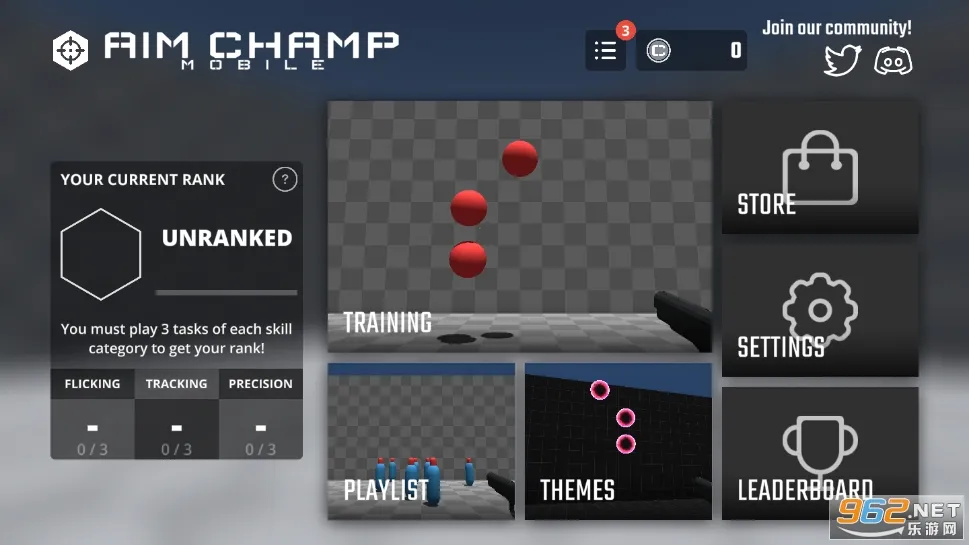Viewport: 969px width, 545px height.
Task: View the Leaderboard
Action: click(820, 452)
